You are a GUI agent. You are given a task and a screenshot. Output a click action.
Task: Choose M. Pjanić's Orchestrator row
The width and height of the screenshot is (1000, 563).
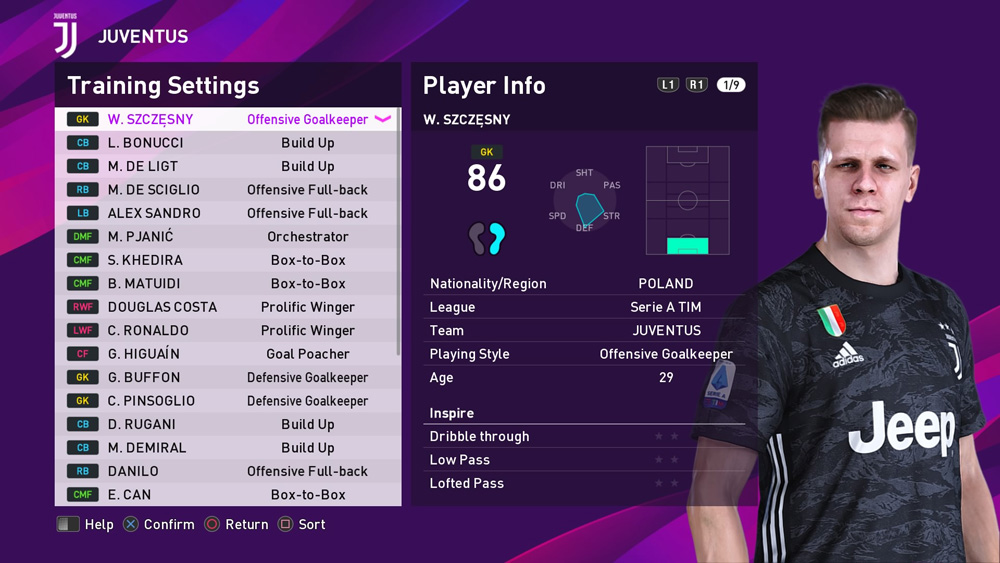click(x=227, y=237)
